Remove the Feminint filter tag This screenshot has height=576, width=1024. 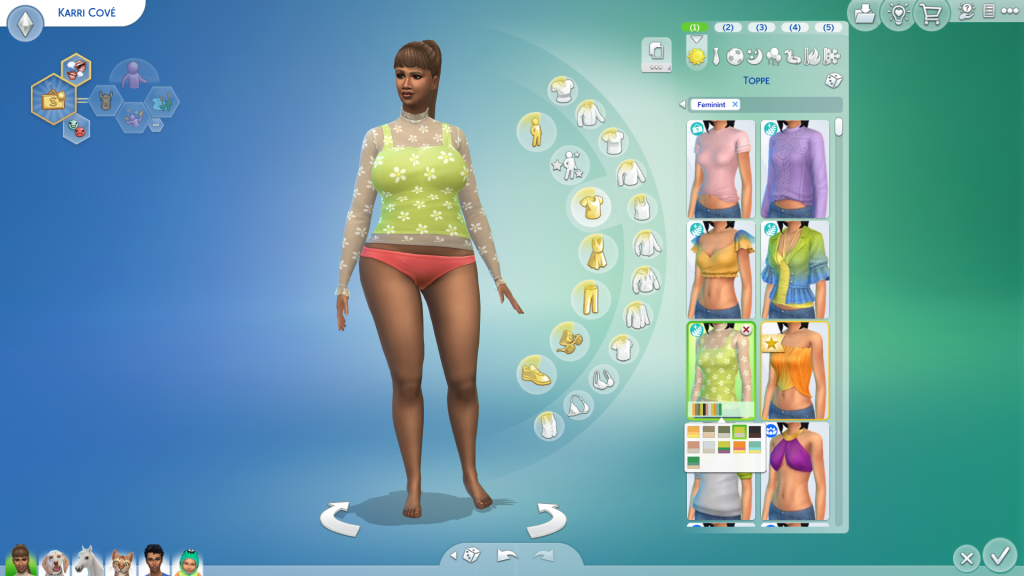[735, 104]
